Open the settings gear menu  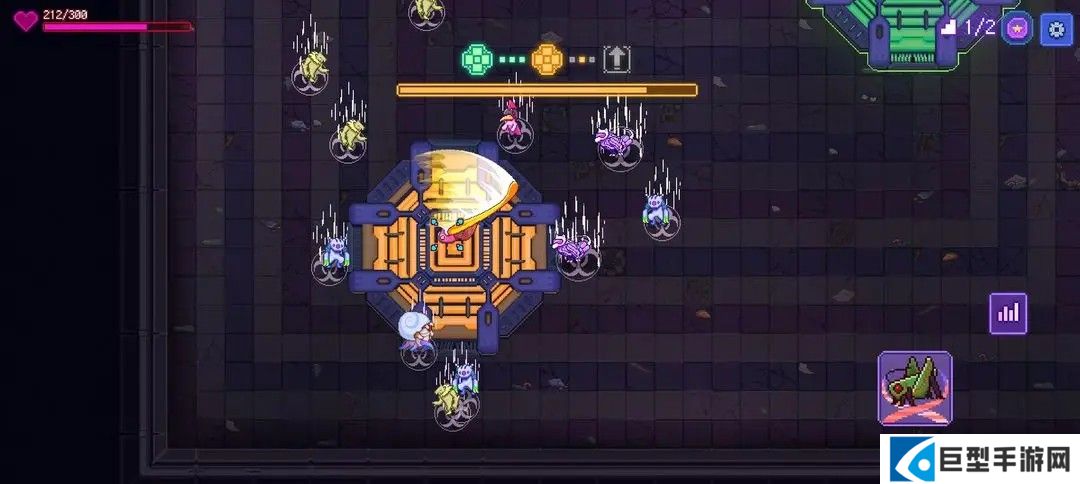(1056, 28)
